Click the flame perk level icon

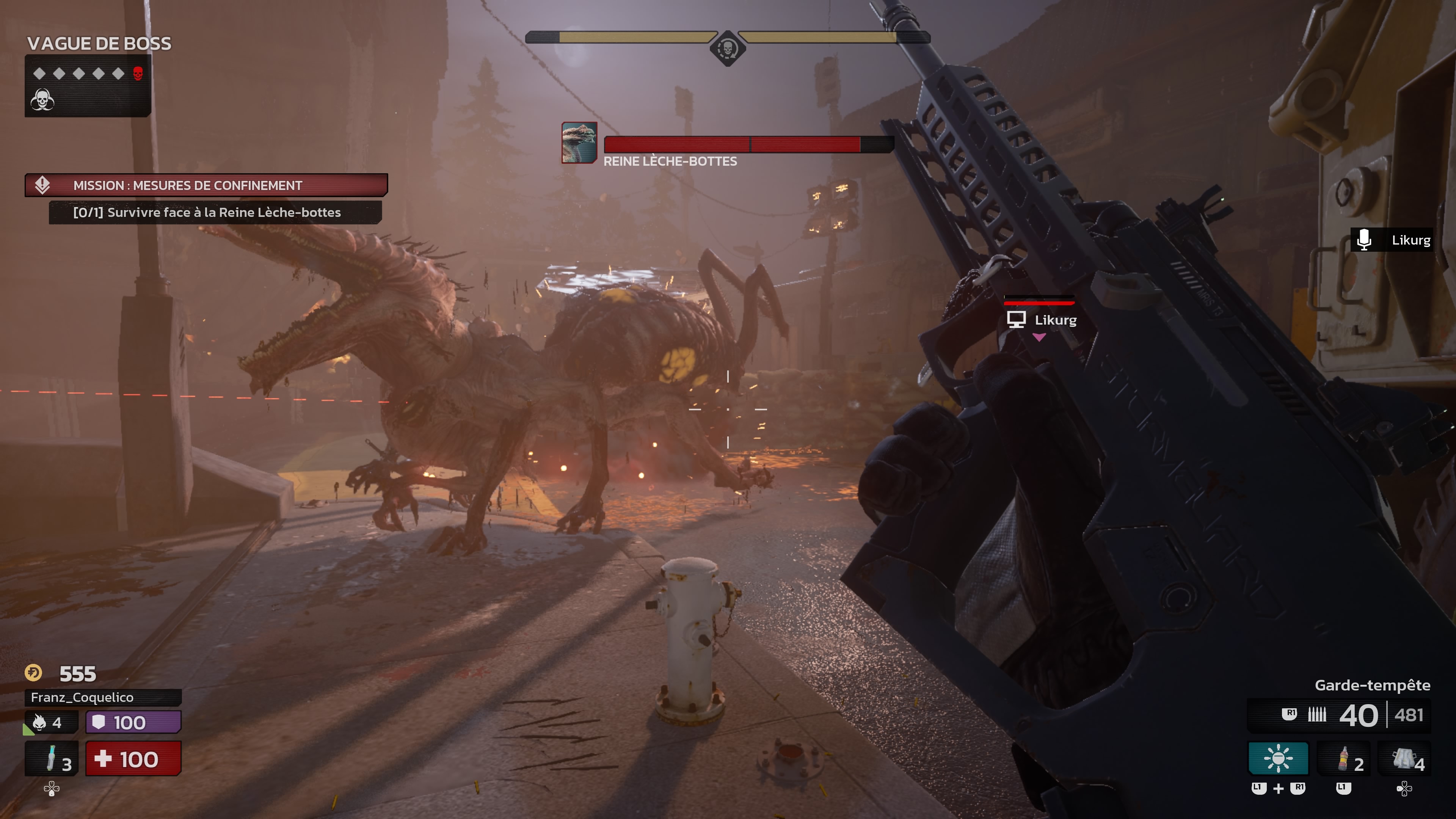pos(39,722)
